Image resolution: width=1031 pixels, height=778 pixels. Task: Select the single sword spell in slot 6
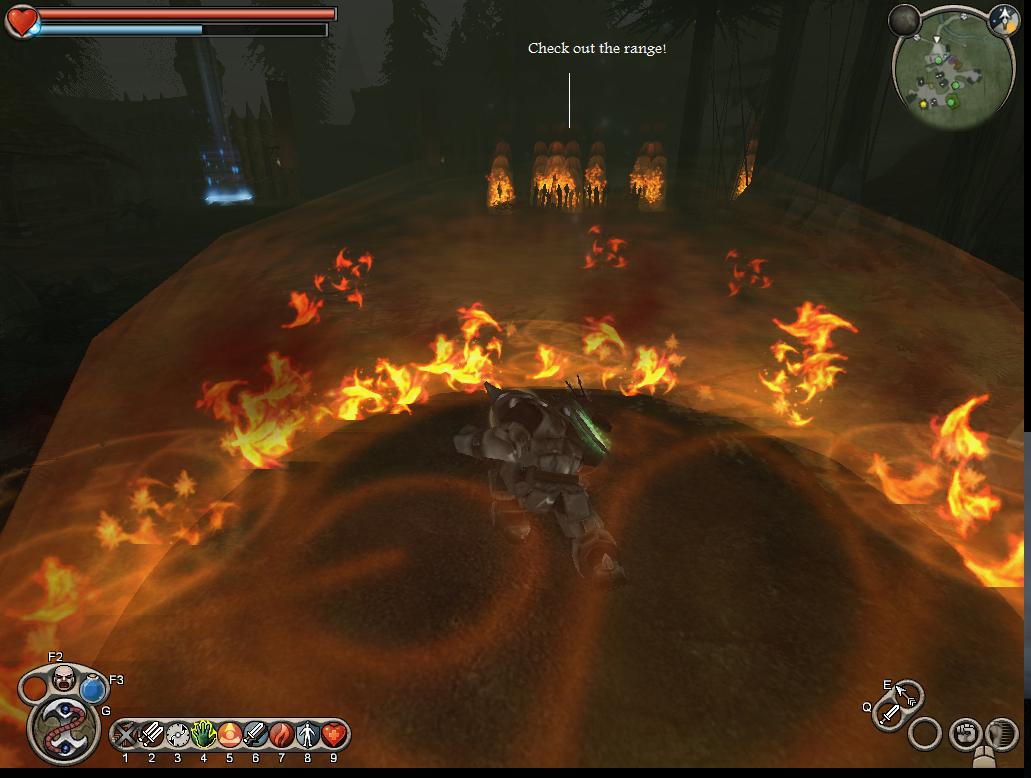(256, 736)
